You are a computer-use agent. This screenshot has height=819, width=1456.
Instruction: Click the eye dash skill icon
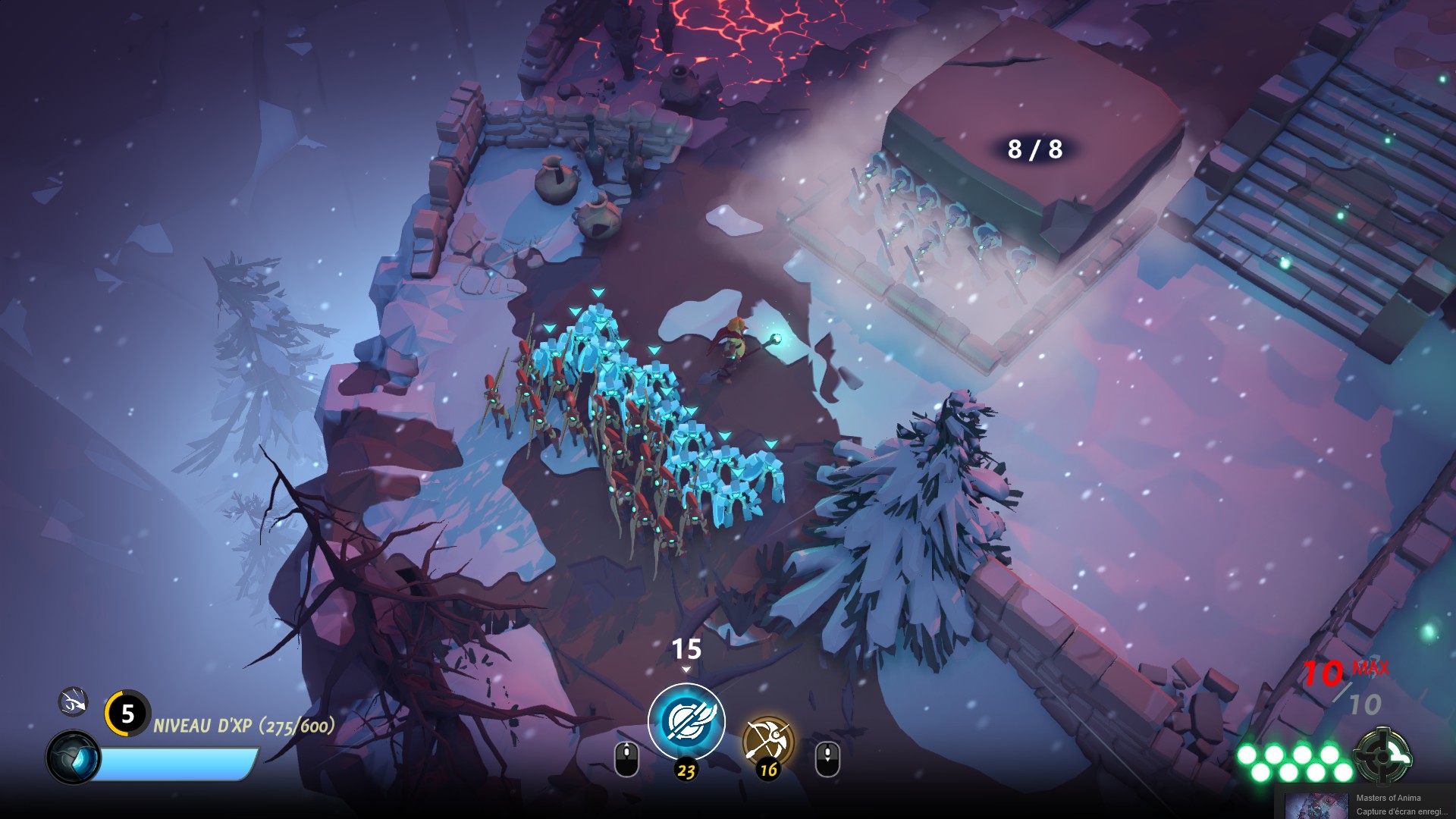[74, 702]
